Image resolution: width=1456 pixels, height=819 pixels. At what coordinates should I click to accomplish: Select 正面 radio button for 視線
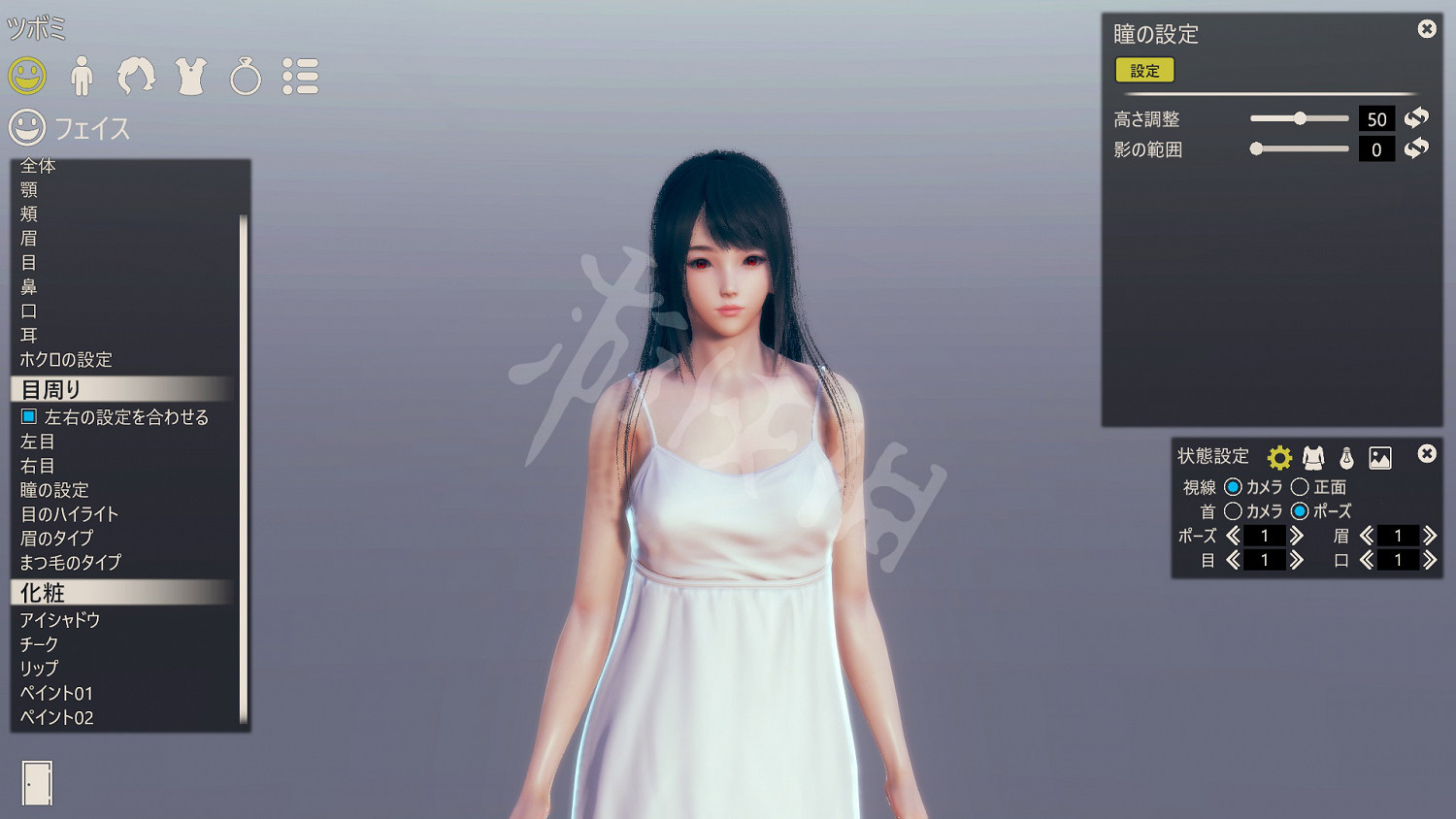click(x=1302, y=487)
